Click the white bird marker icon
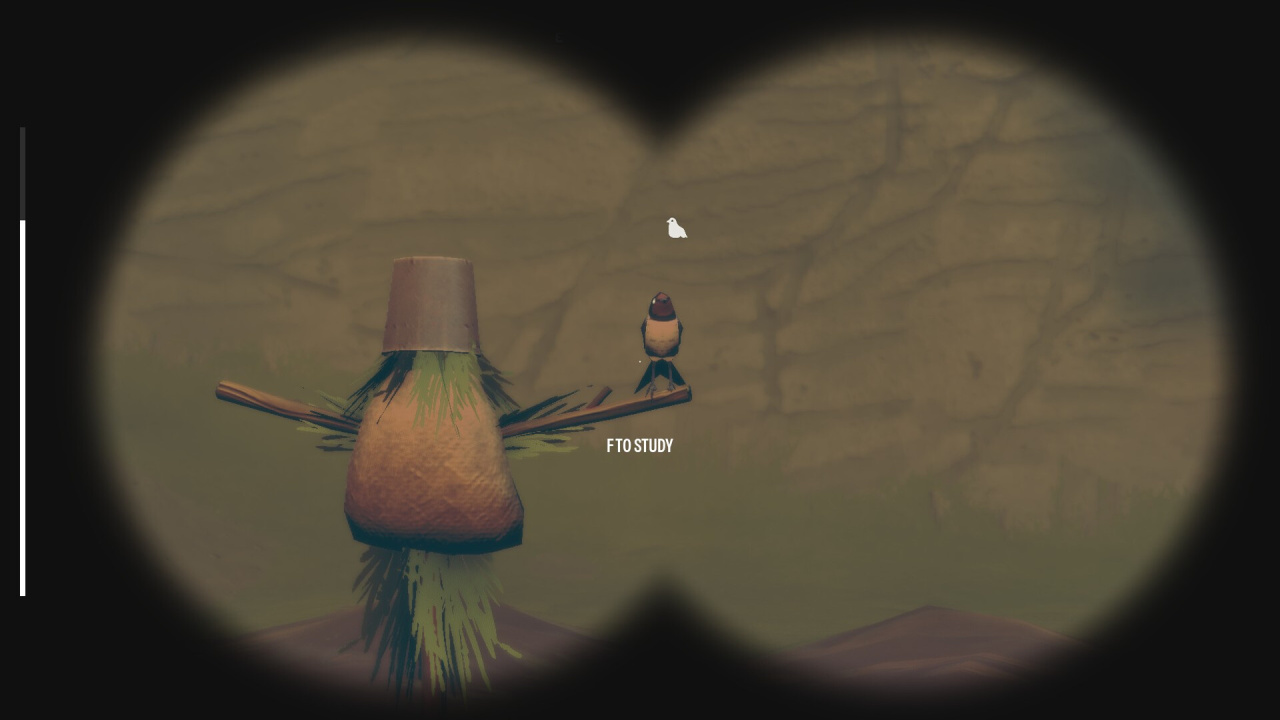 [x=676, y=229]
